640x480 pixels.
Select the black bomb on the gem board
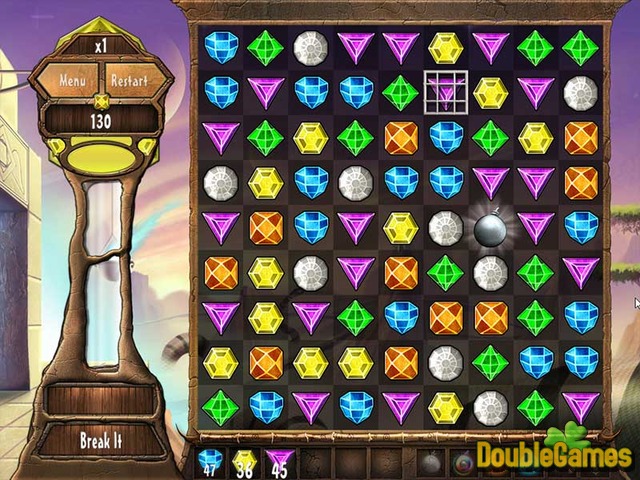pos(491,227)
